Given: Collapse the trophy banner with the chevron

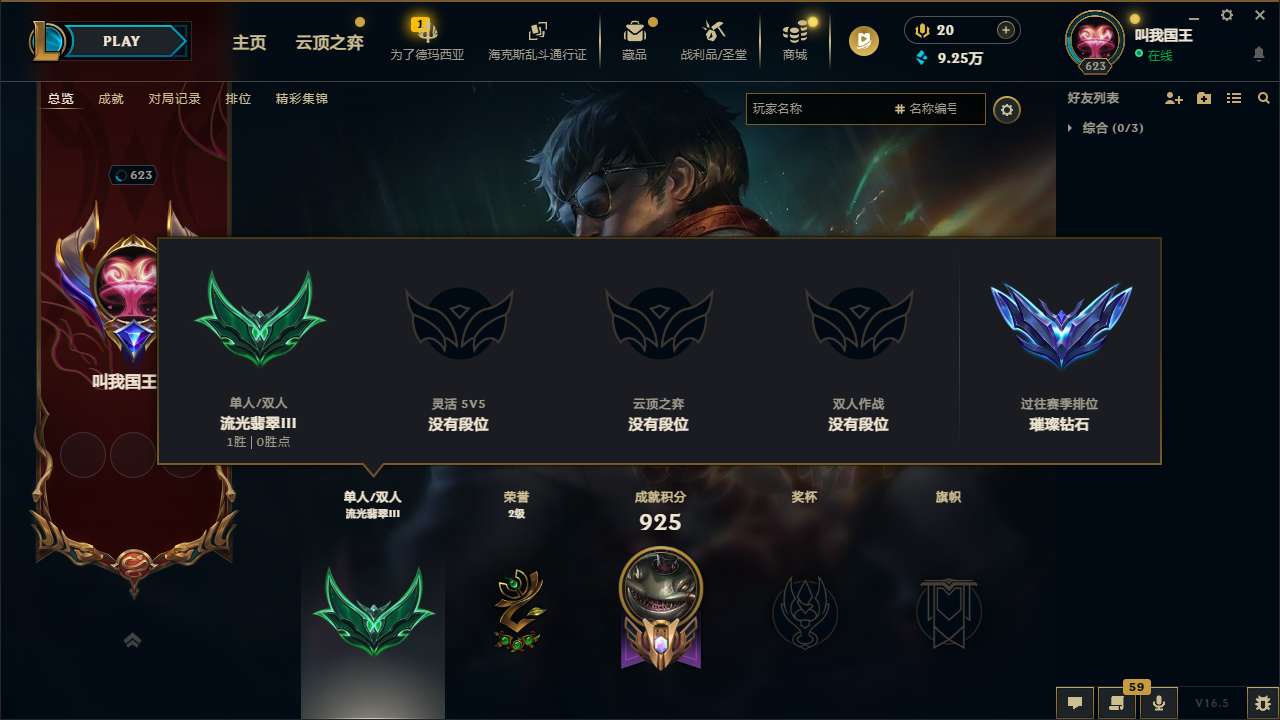Looking at the screenshot, I should (133, 640).
